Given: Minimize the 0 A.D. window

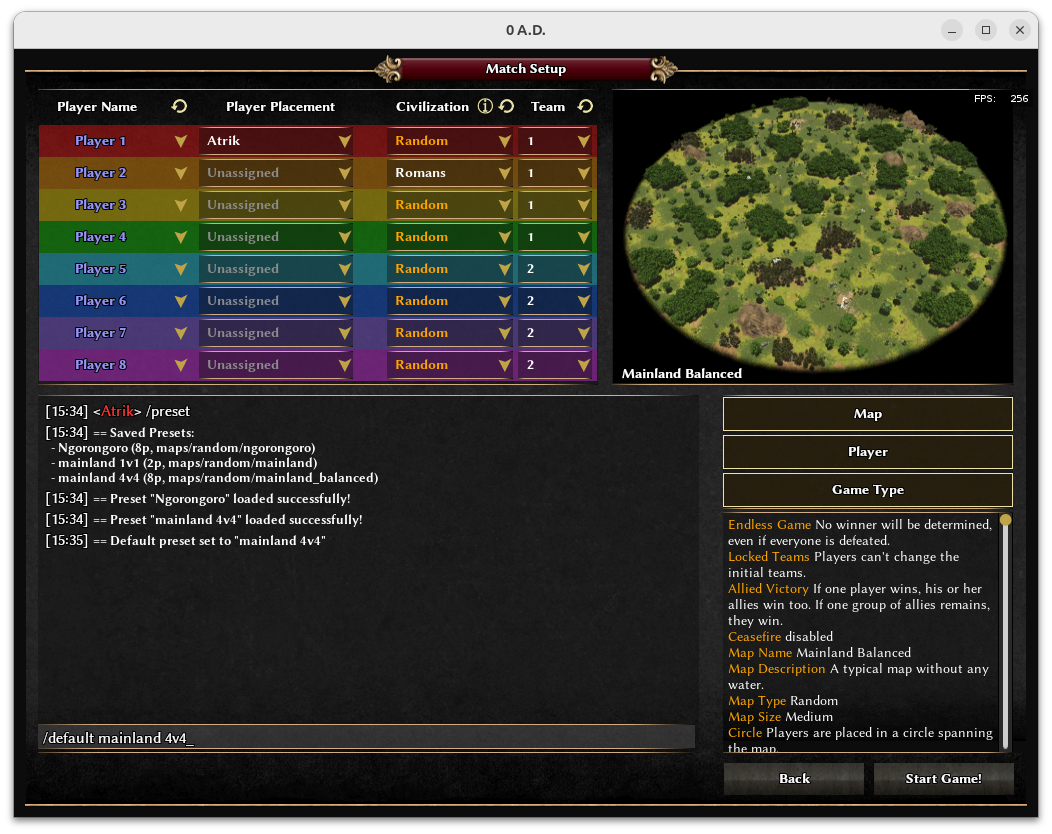Looking at the screenshot, I should coord(953,30).
